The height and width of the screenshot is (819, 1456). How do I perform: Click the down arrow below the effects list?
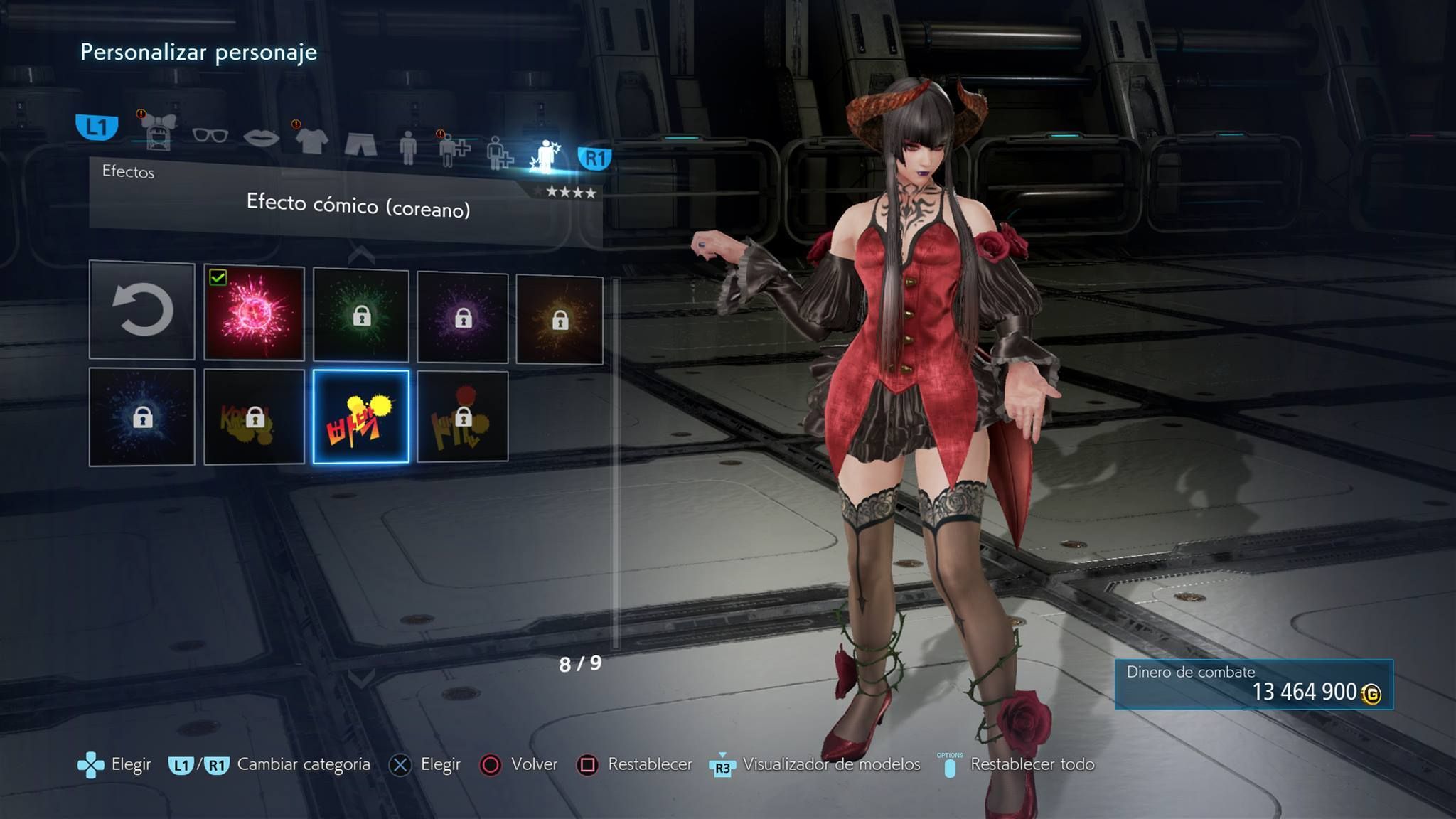(x=361, y=677)
